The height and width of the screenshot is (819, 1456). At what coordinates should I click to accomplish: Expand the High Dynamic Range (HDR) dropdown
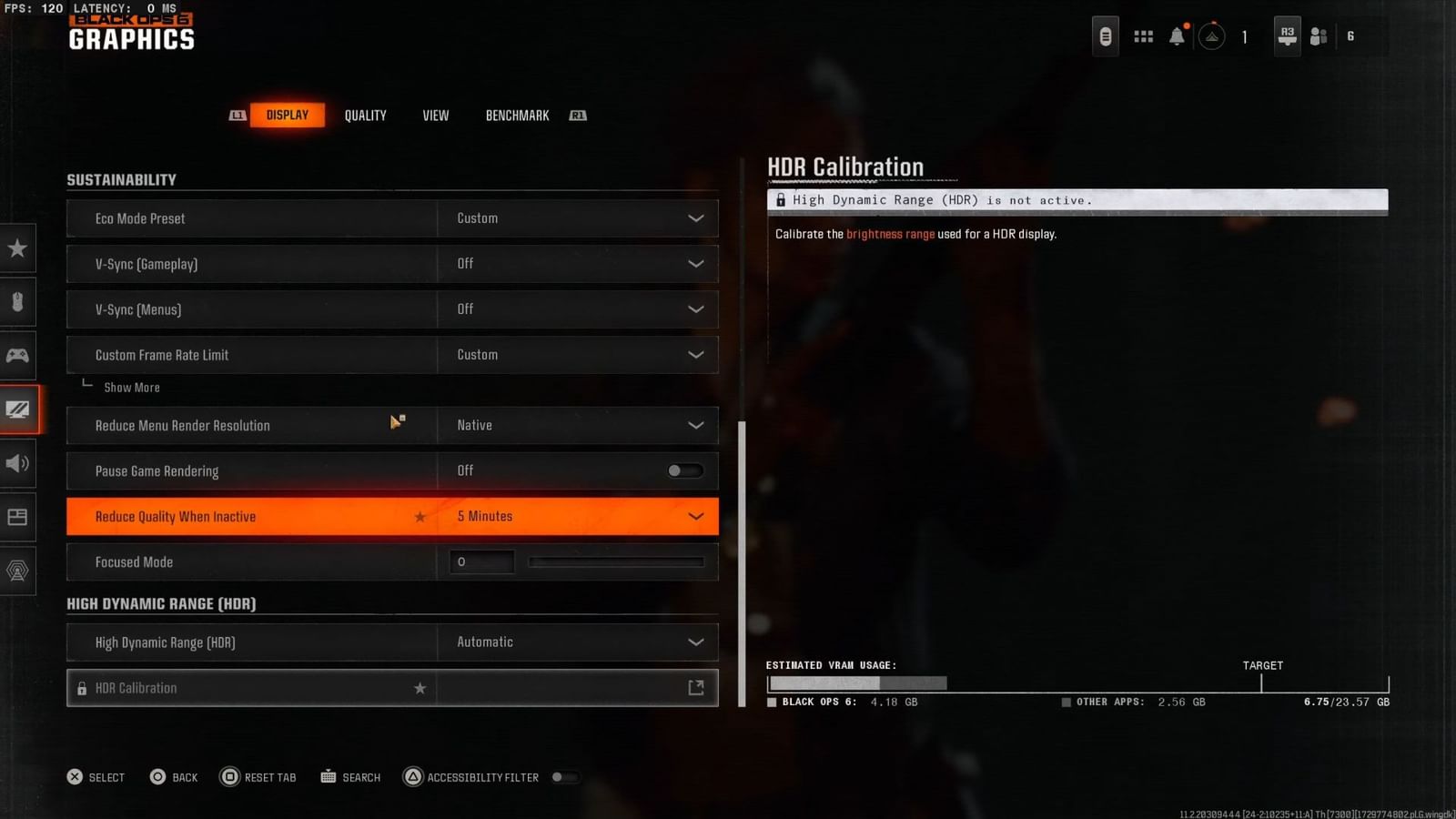[695, 642]
